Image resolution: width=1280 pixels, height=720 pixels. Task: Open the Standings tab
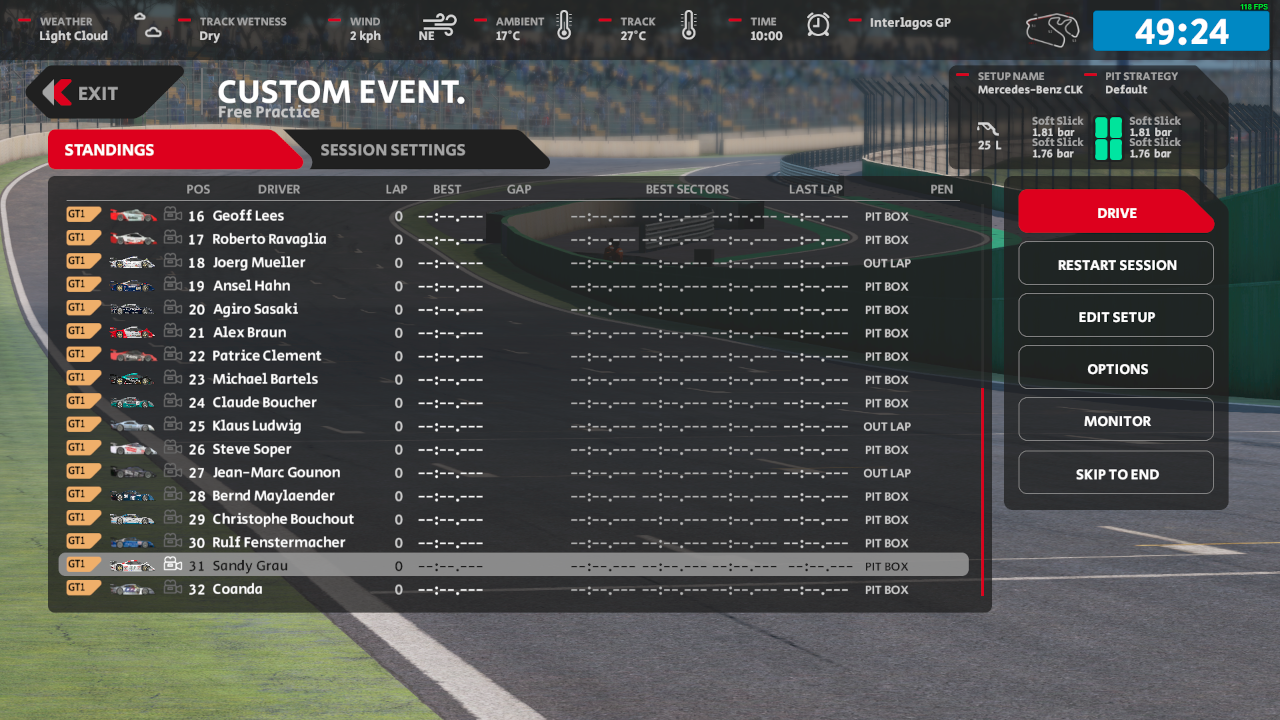[x=110, y=150]
